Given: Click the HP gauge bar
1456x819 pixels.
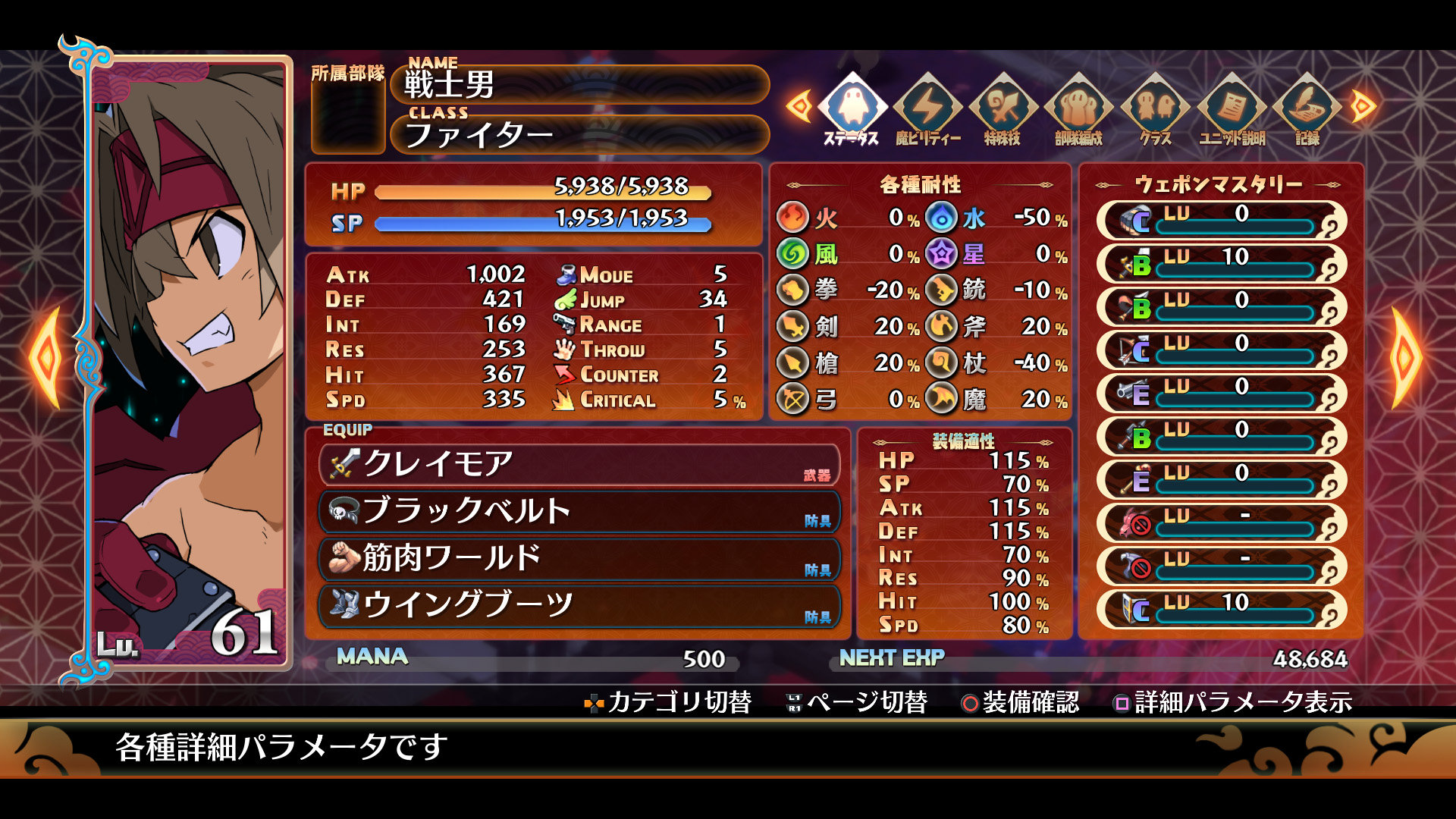Looking at the screenshot, I should [542, 194].
